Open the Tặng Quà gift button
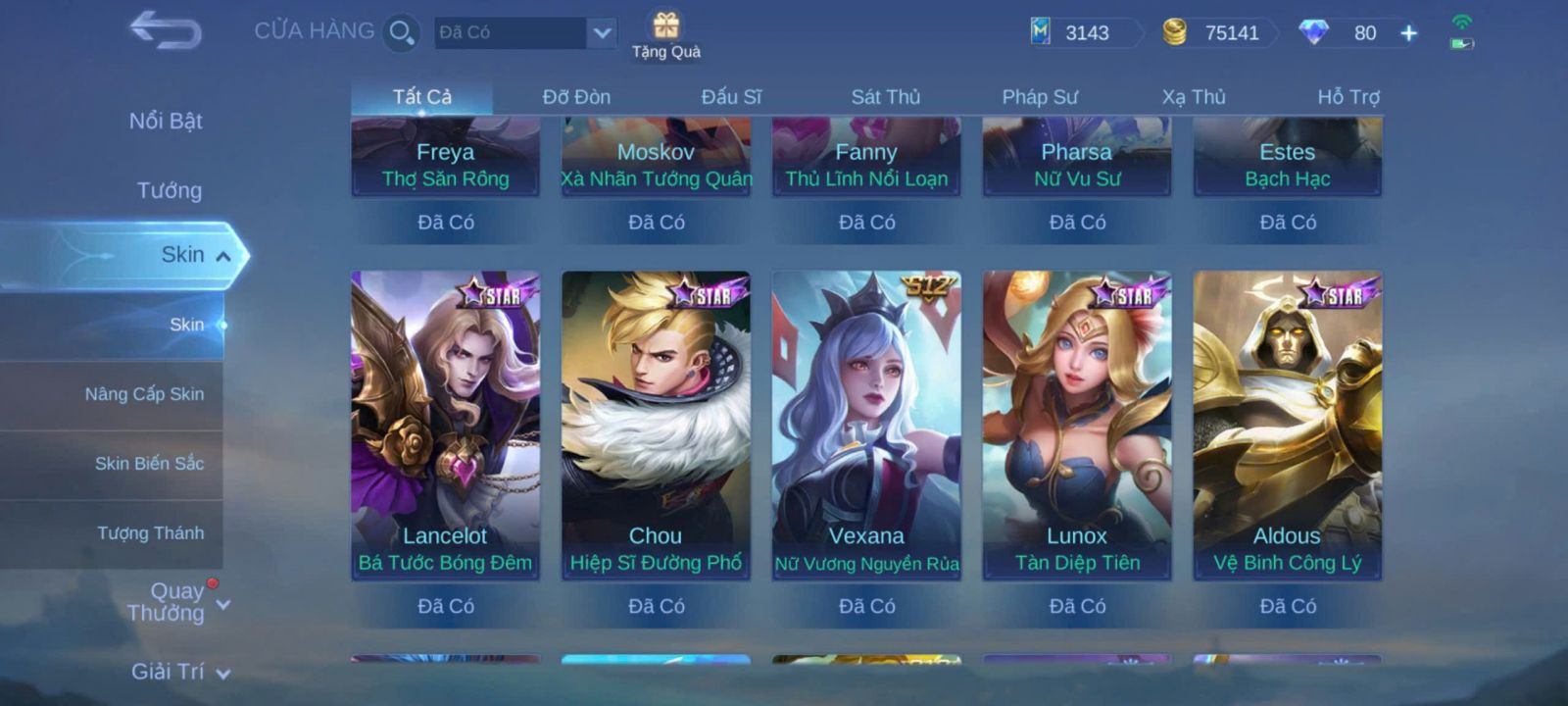 coord(666,34)
